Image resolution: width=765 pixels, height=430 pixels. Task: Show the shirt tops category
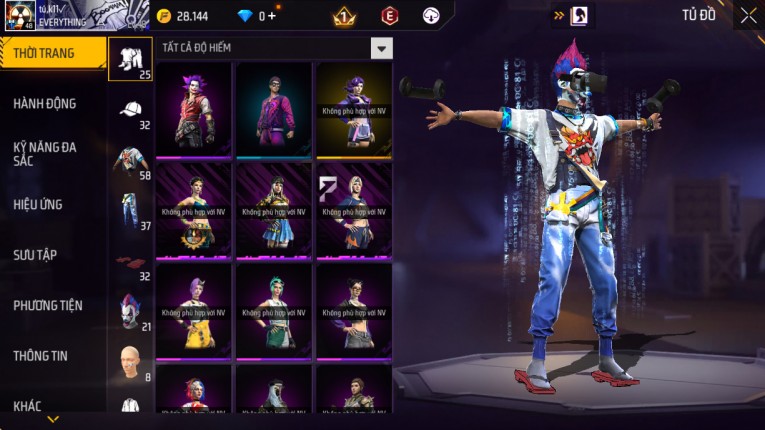(130, 162)
